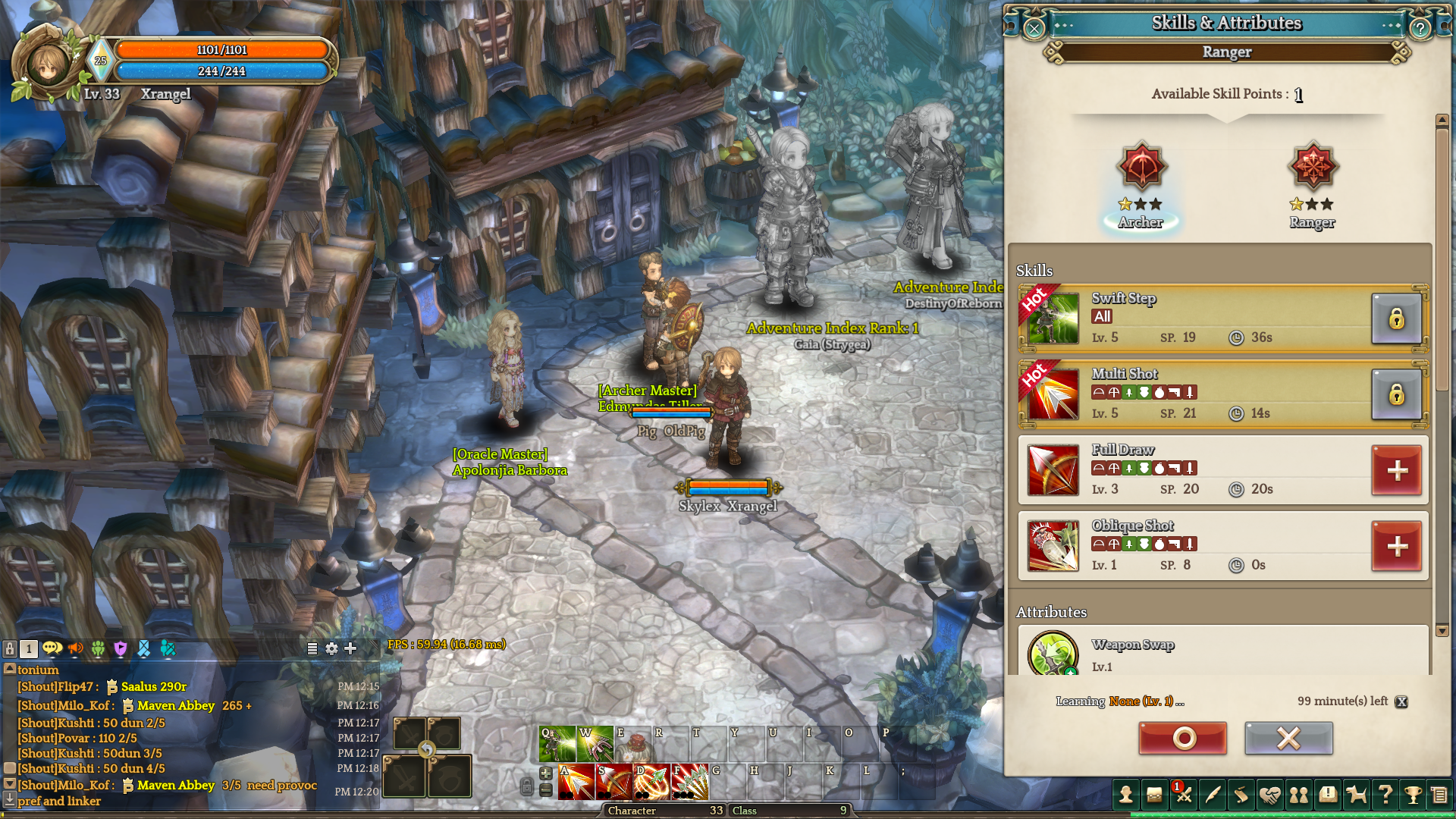Activate the Swift Step hotbar skill
The image size is (1456, 819).
557,745
